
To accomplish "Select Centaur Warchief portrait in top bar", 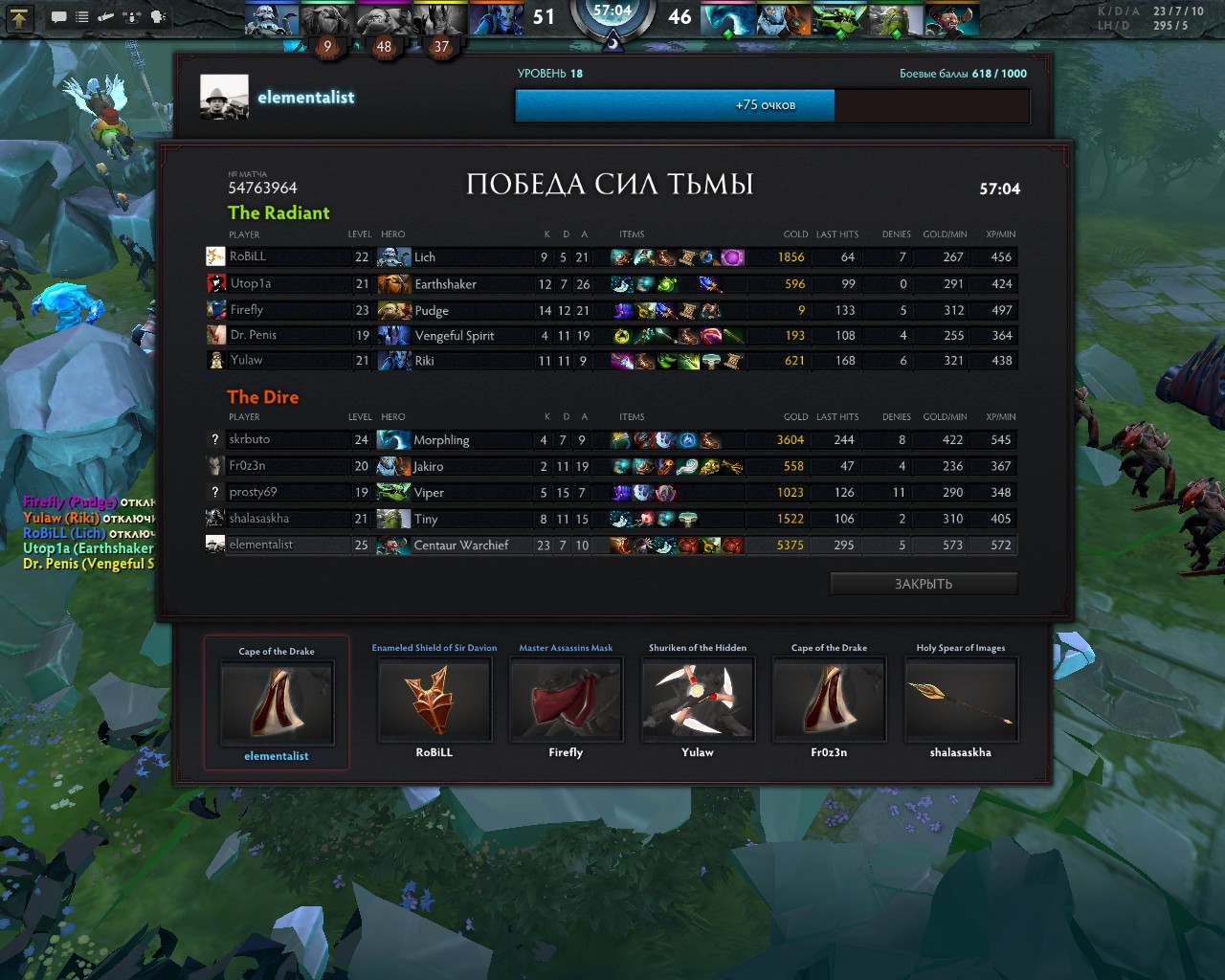I will pos(951,18).
